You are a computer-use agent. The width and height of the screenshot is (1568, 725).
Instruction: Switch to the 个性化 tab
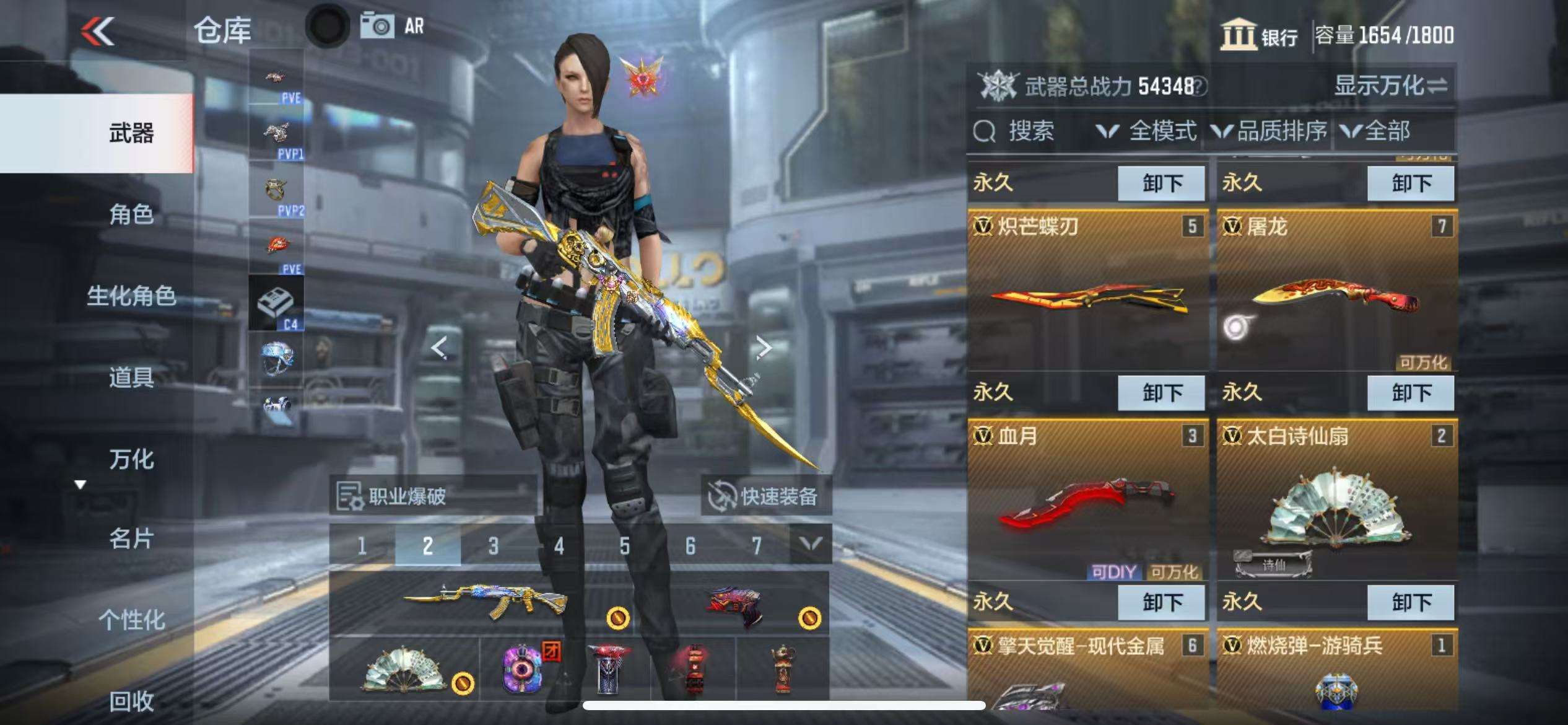131,619
